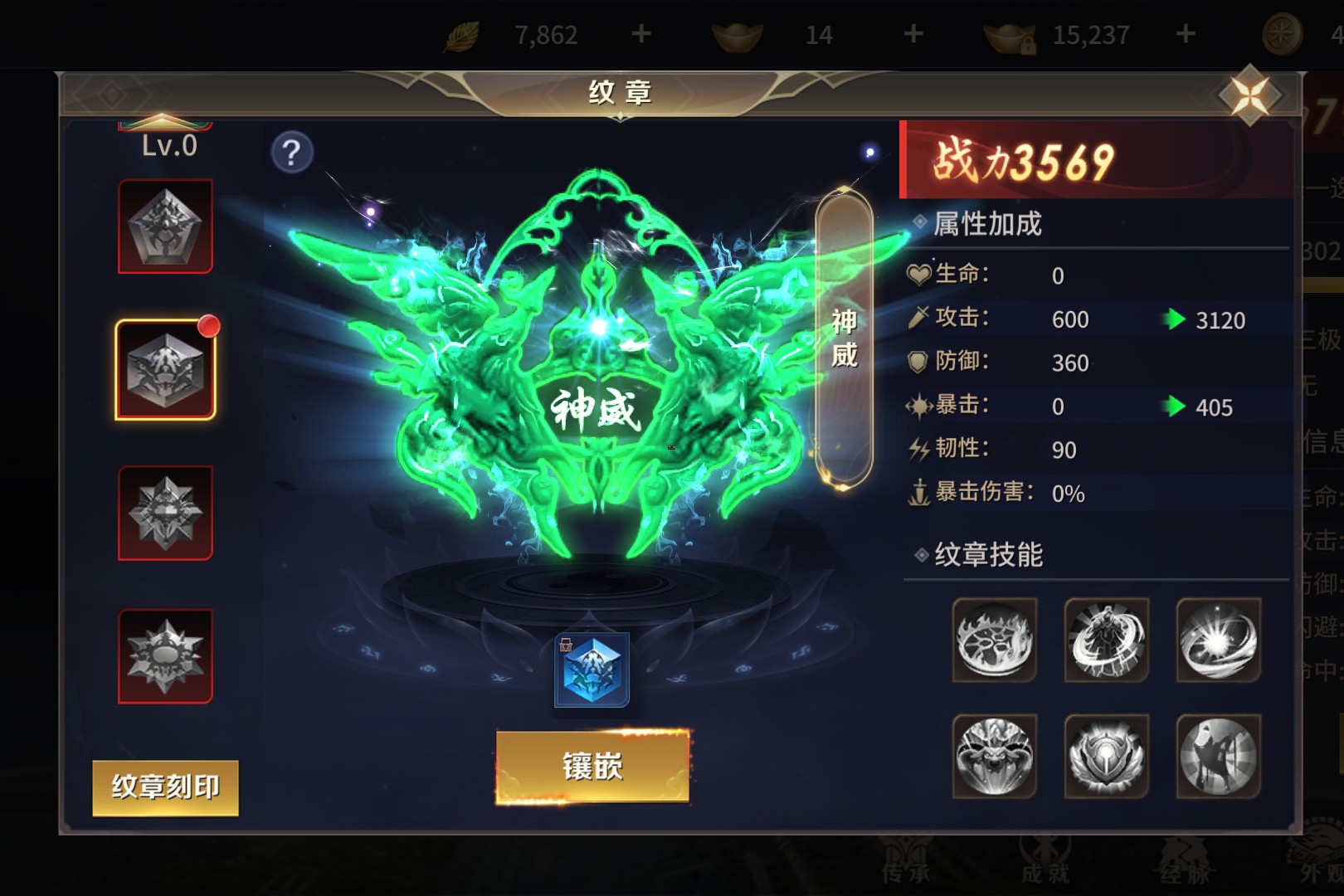Open 纹章刻印 emblem engraving
The height and width of the screenshot is (896, 1344).
pos(165,787)
